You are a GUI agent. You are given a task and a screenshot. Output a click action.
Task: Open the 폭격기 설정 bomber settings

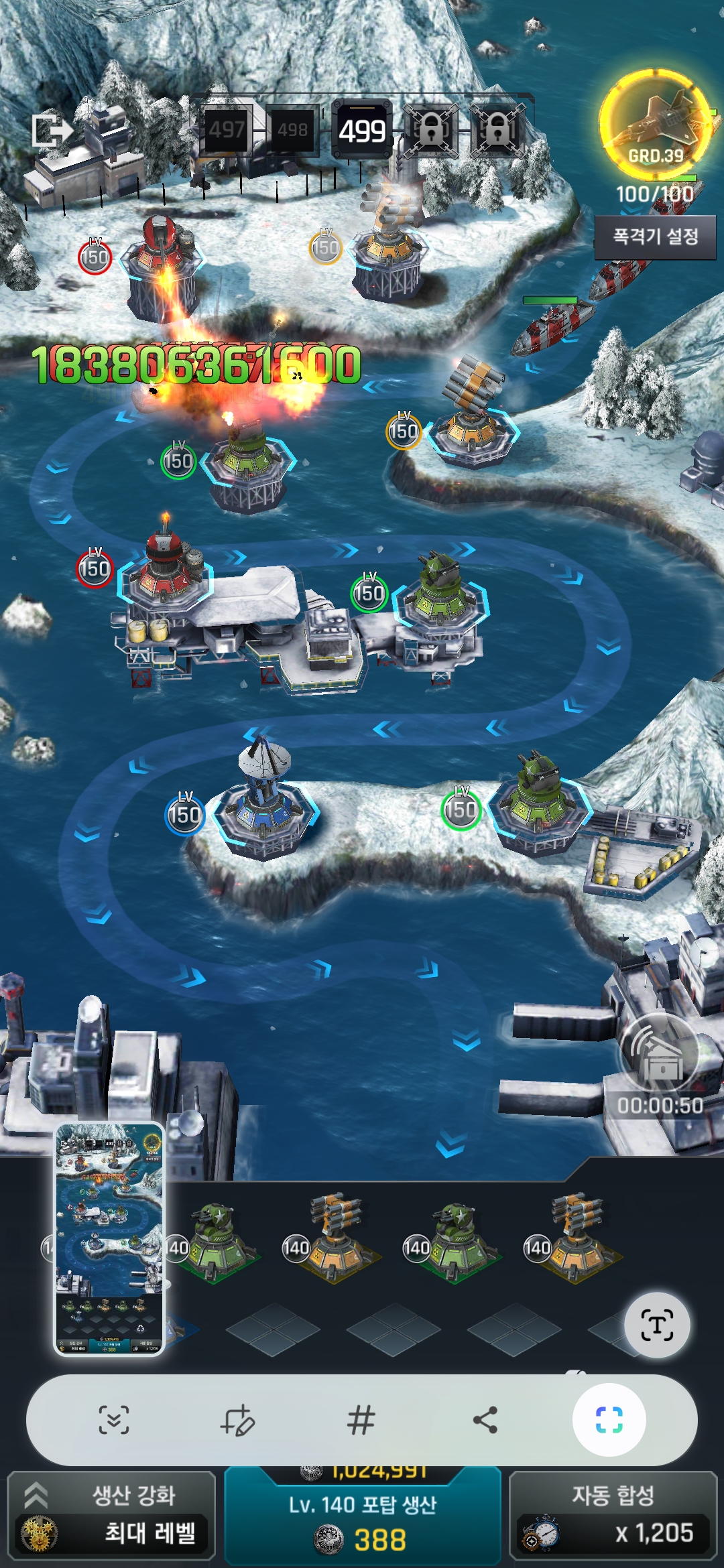[655, 237]
